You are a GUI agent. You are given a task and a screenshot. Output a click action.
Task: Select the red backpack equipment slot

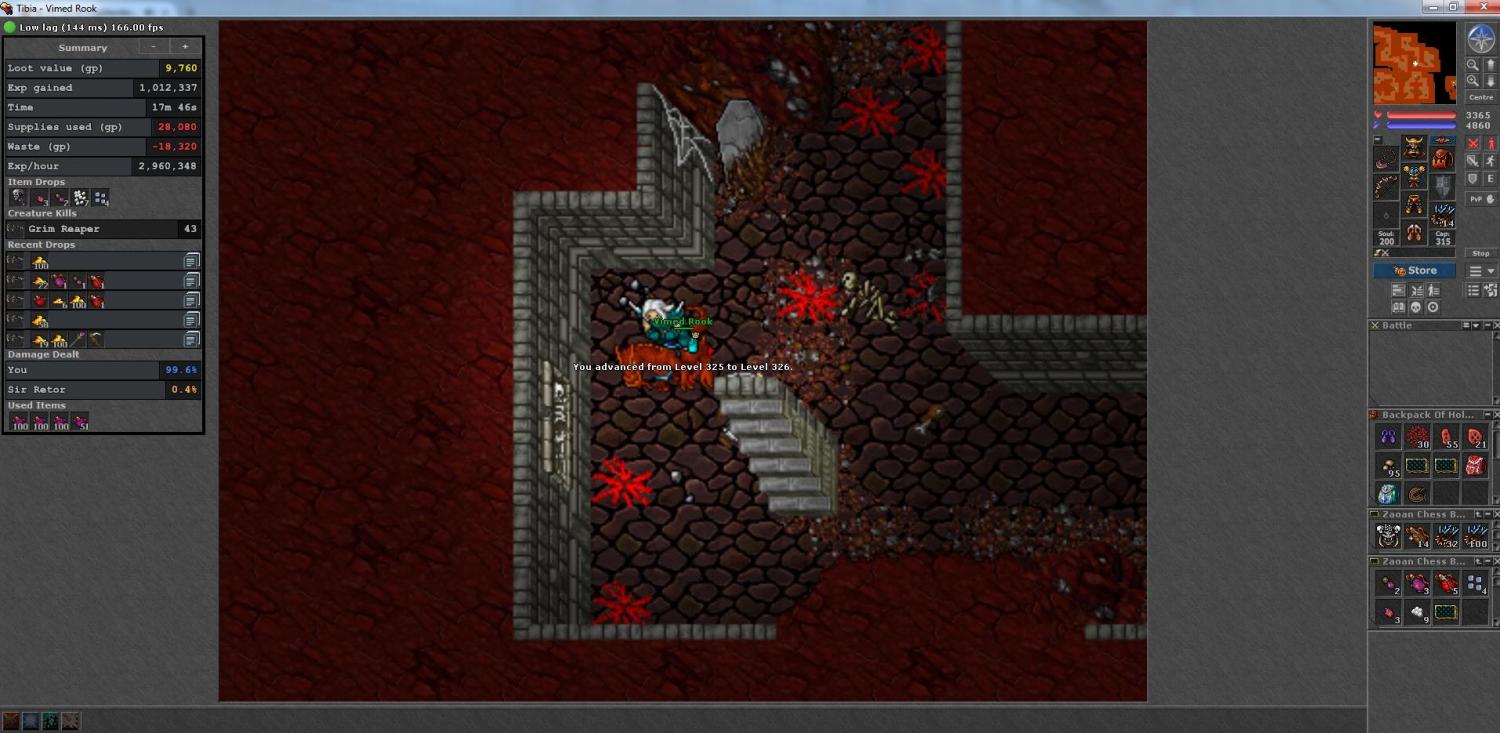1442,158
